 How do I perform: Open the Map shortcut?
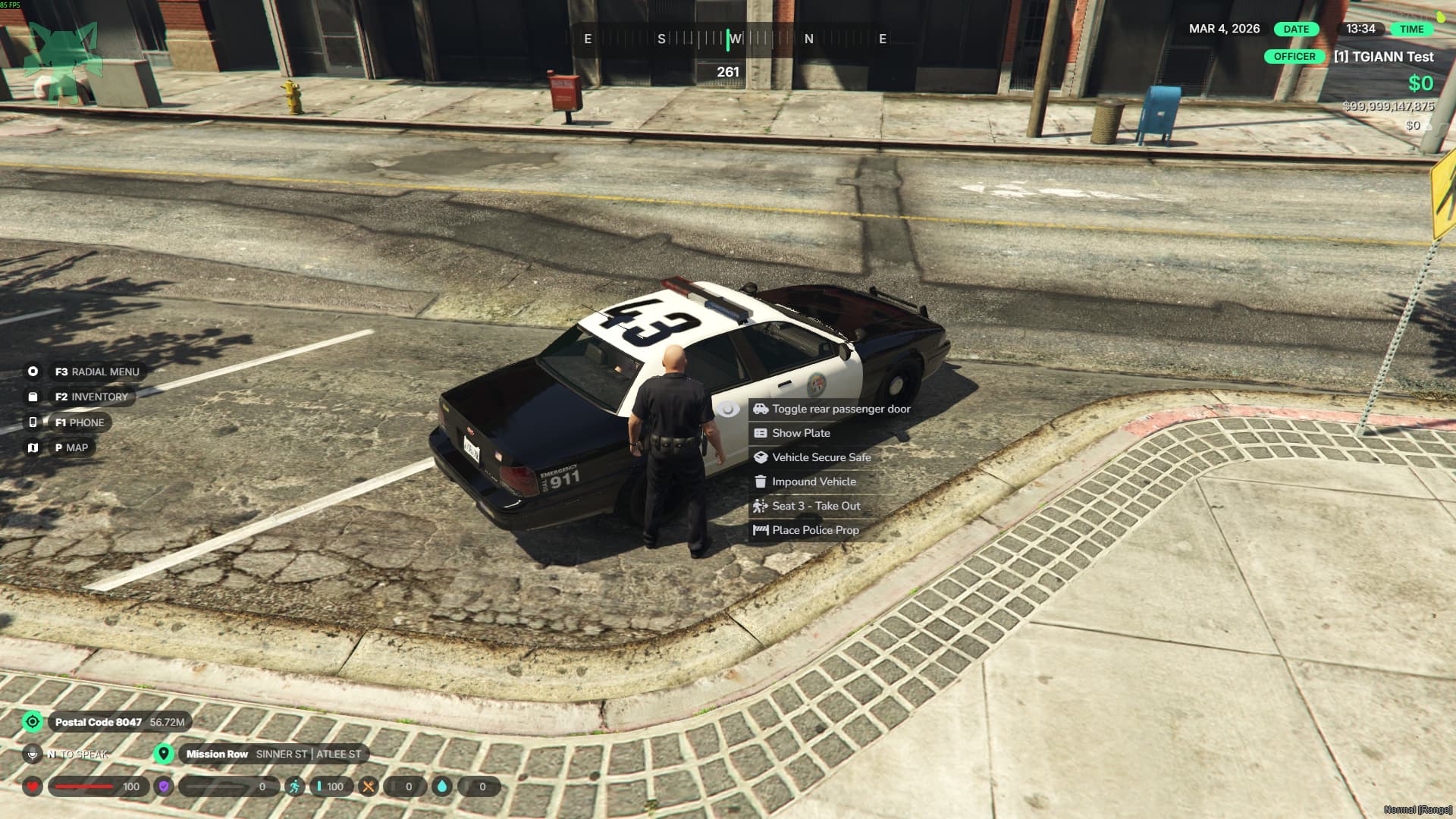(71, 447)
